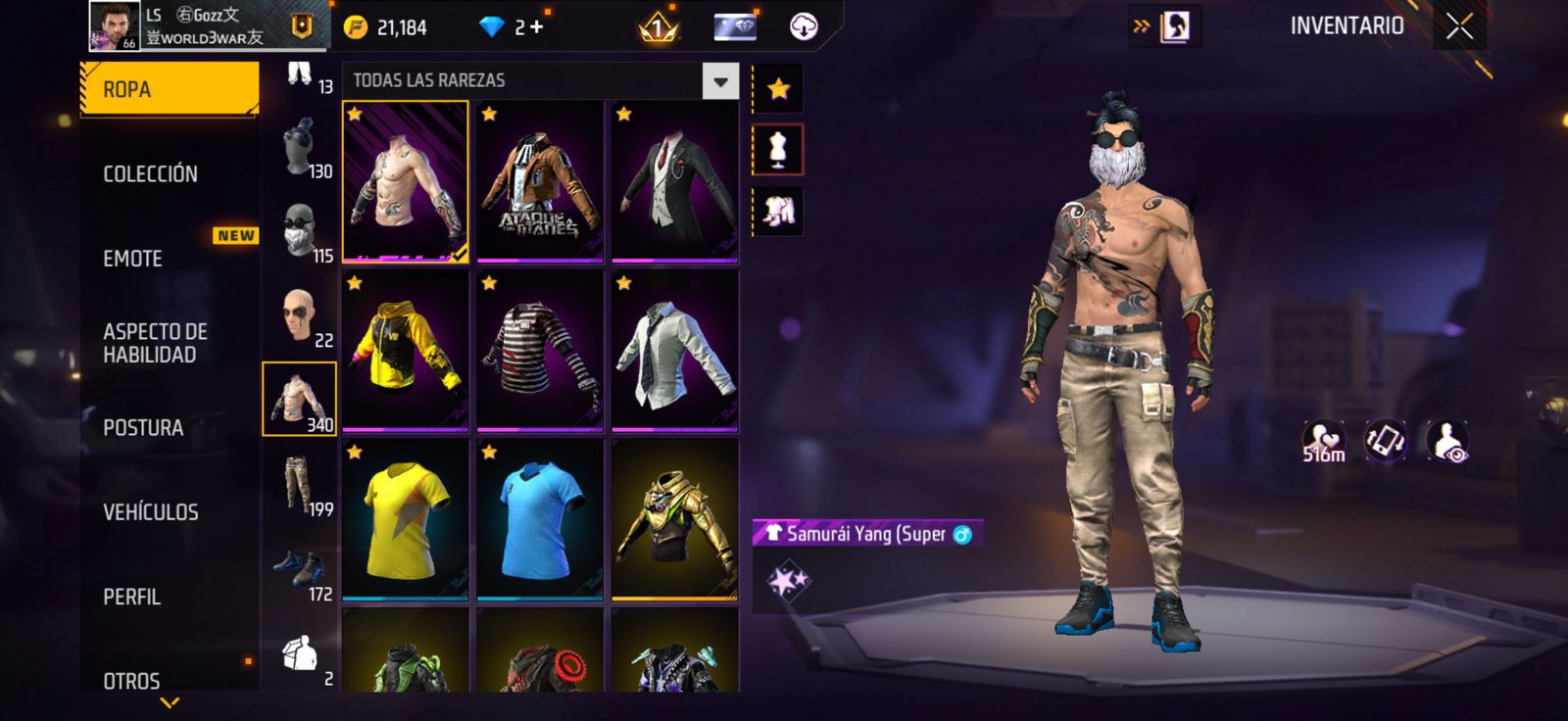Close the Inventario screen

point(1459,27)
